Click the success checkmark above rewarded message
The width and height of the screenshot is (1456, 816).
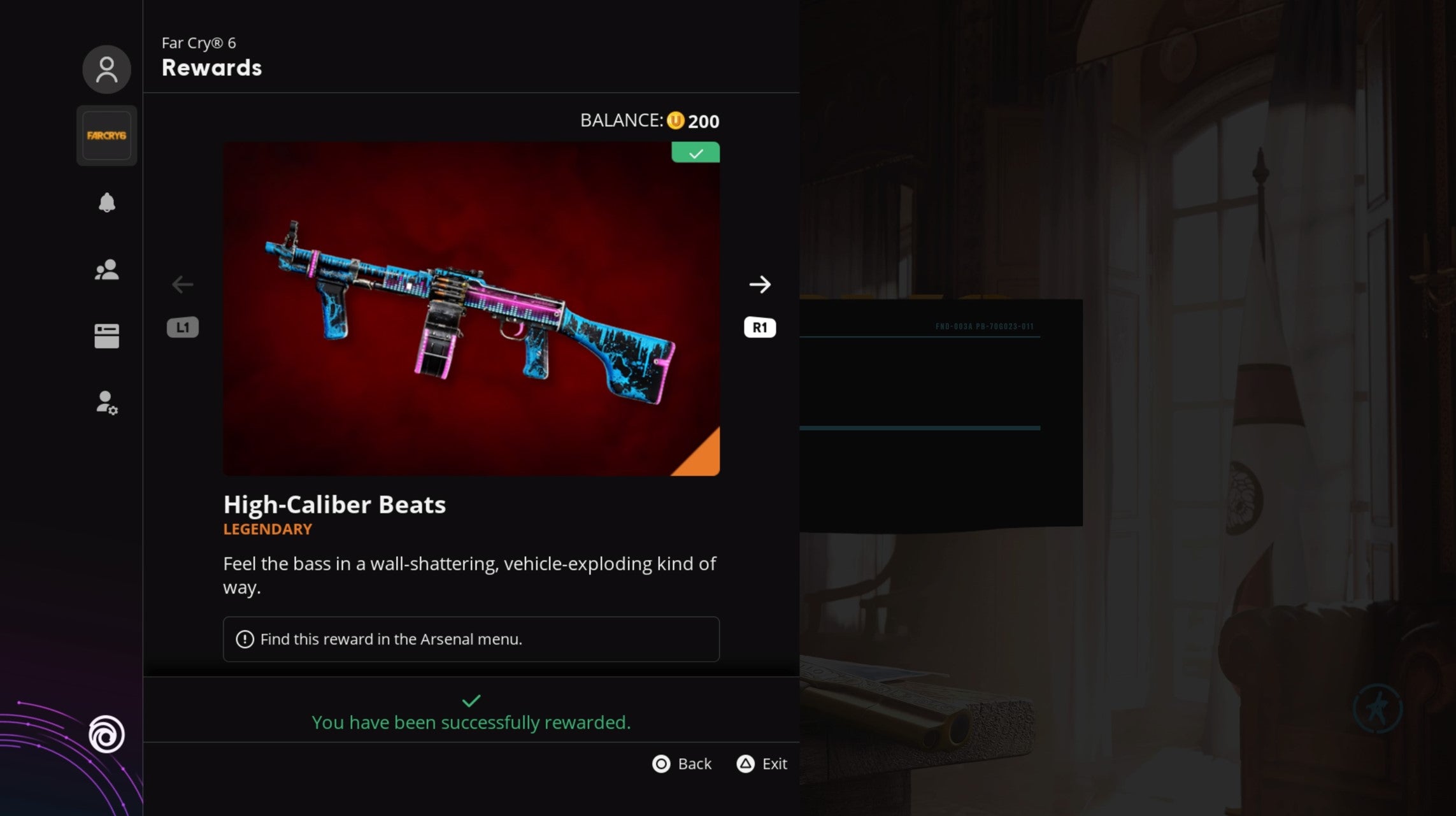[x=471, y=700]
